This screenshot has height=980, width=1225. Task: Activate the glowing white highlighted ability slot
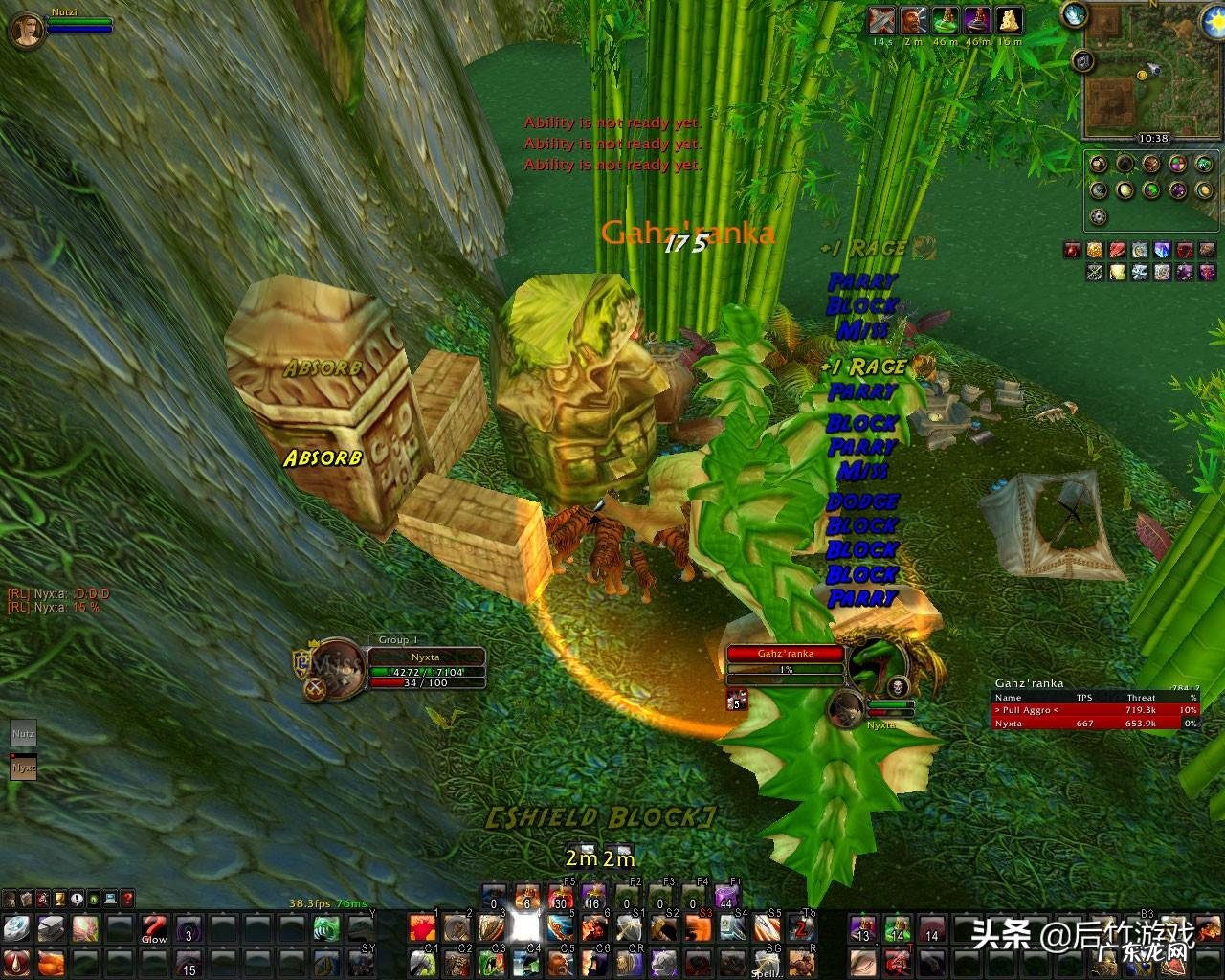coord(525,926)
